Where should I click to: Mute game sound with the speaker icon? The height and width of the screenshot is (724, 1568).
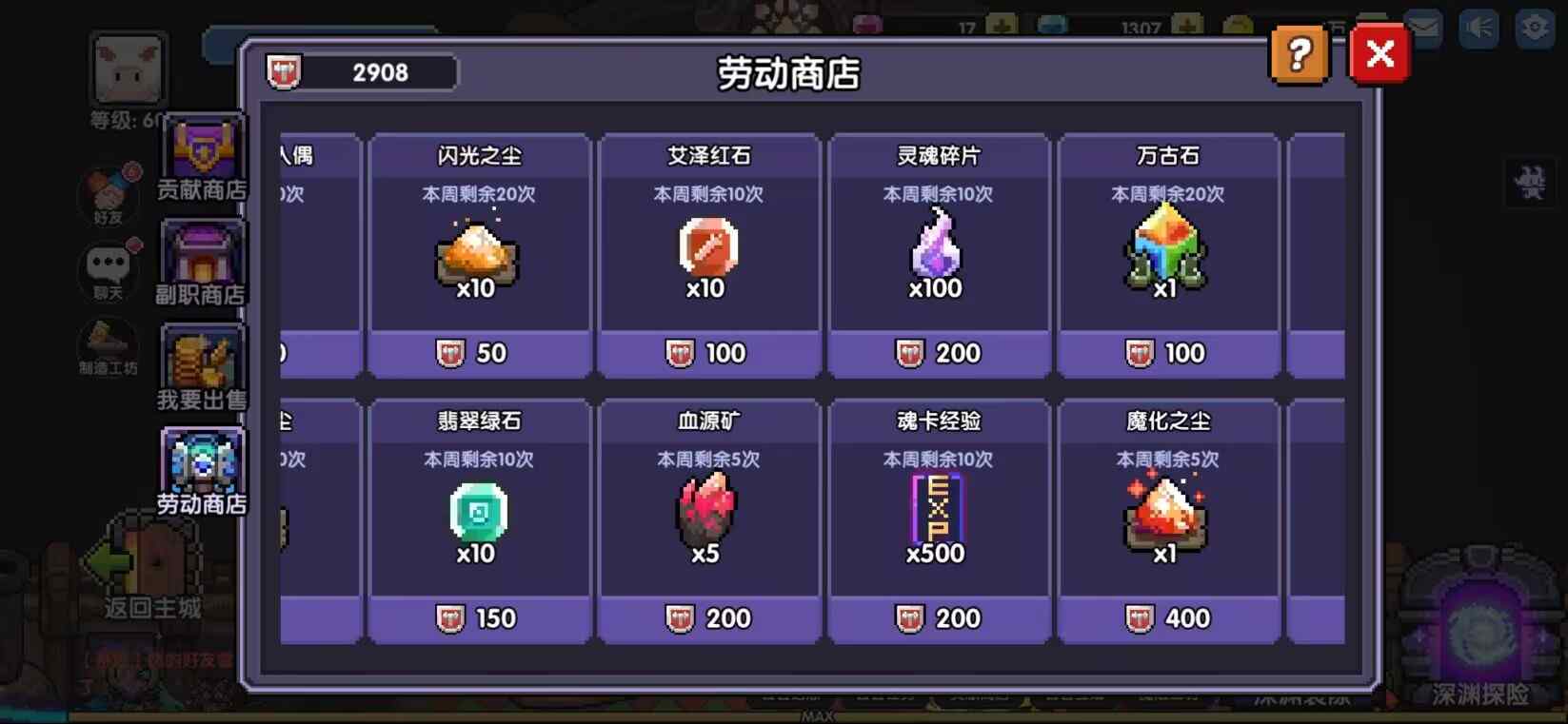coord(1479,28)
